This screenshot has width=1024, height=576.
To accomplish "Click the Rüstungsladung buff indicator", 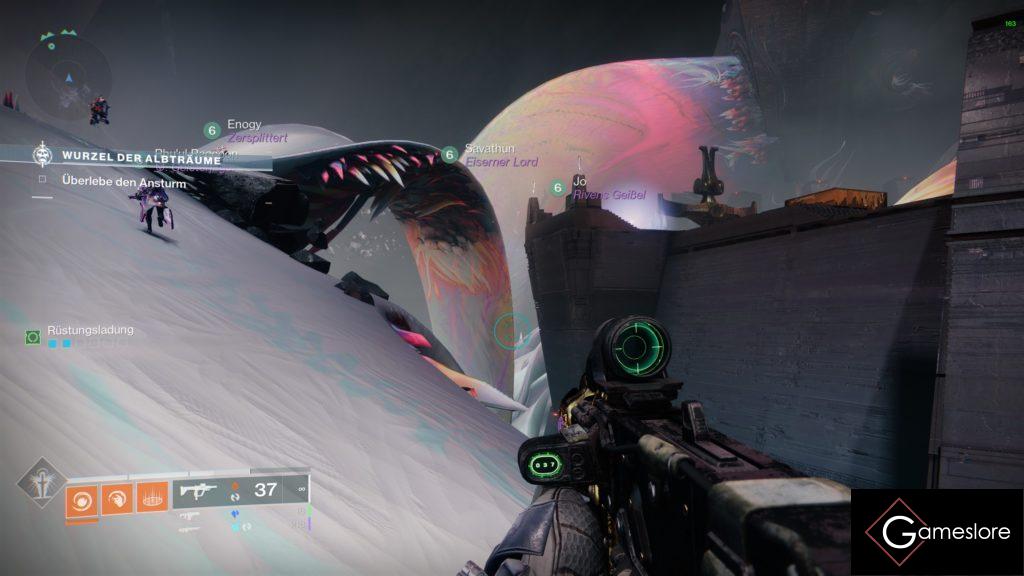I will [x=90, y=331].
